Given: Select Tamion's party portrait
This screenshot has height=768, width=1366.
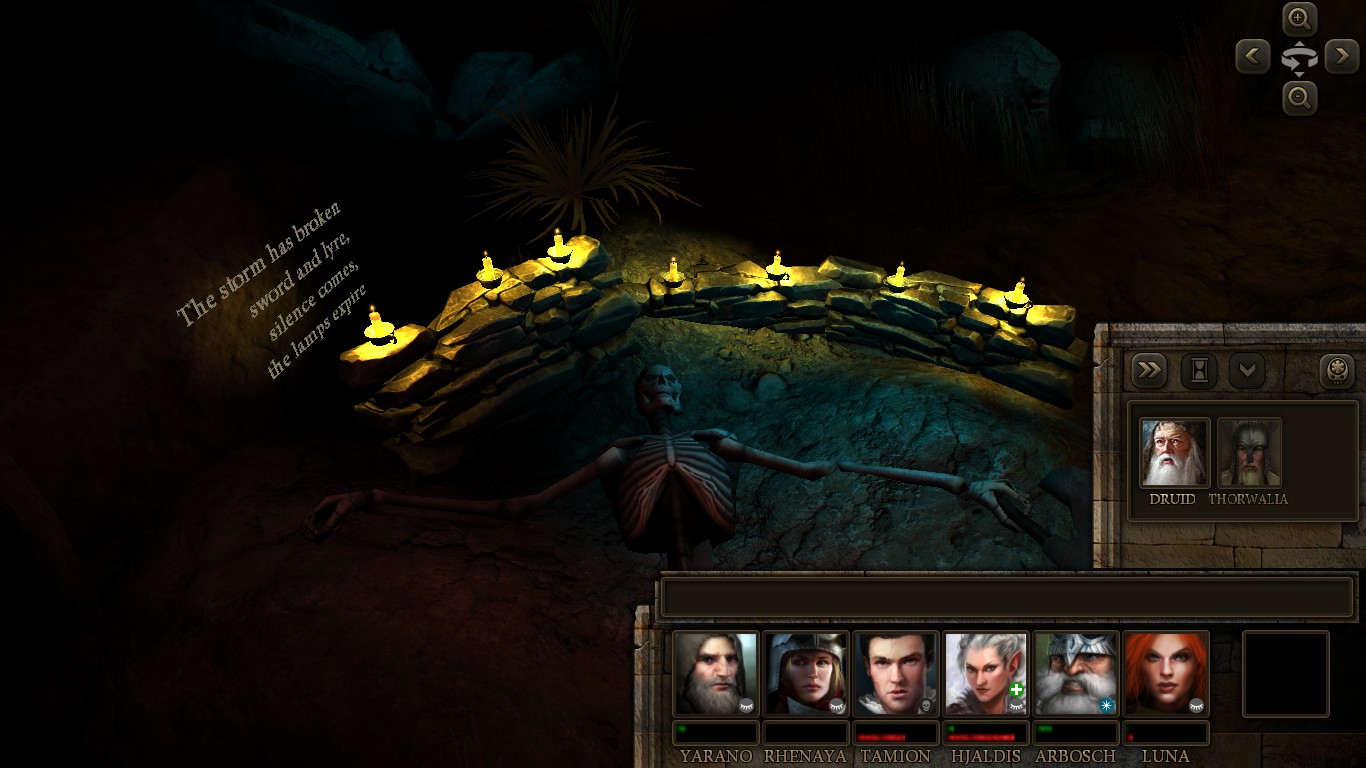Looking at the screenshot, I should tap(896, 673).
